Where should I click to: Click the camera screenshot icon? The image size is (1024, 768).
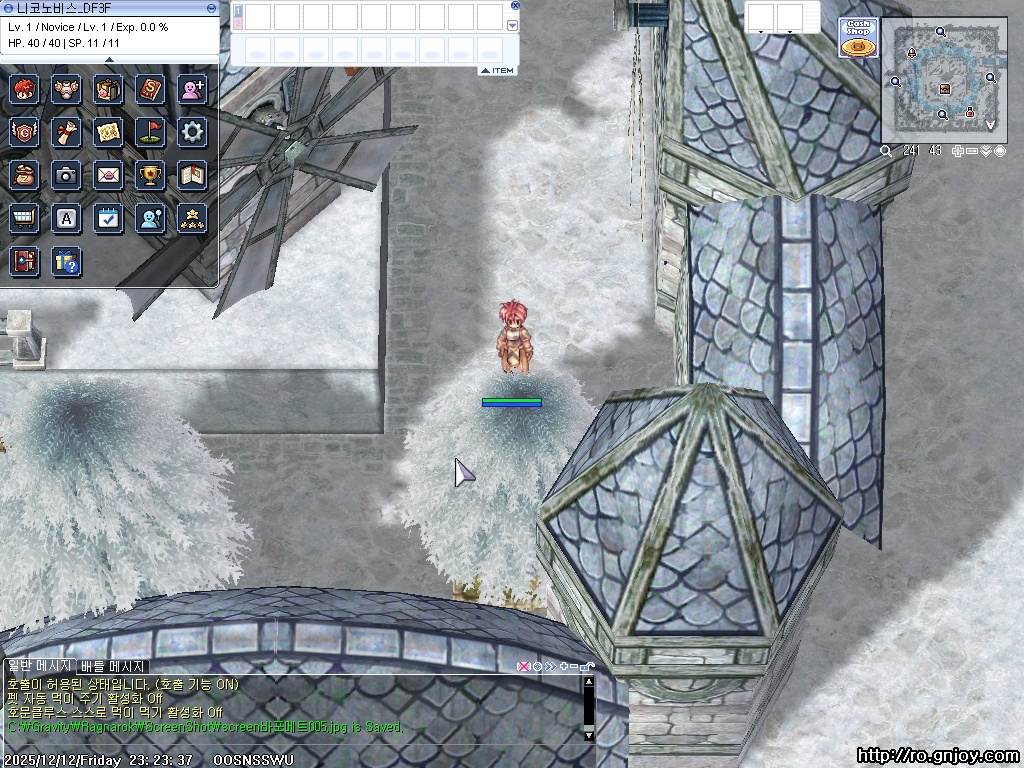point(66,175)
